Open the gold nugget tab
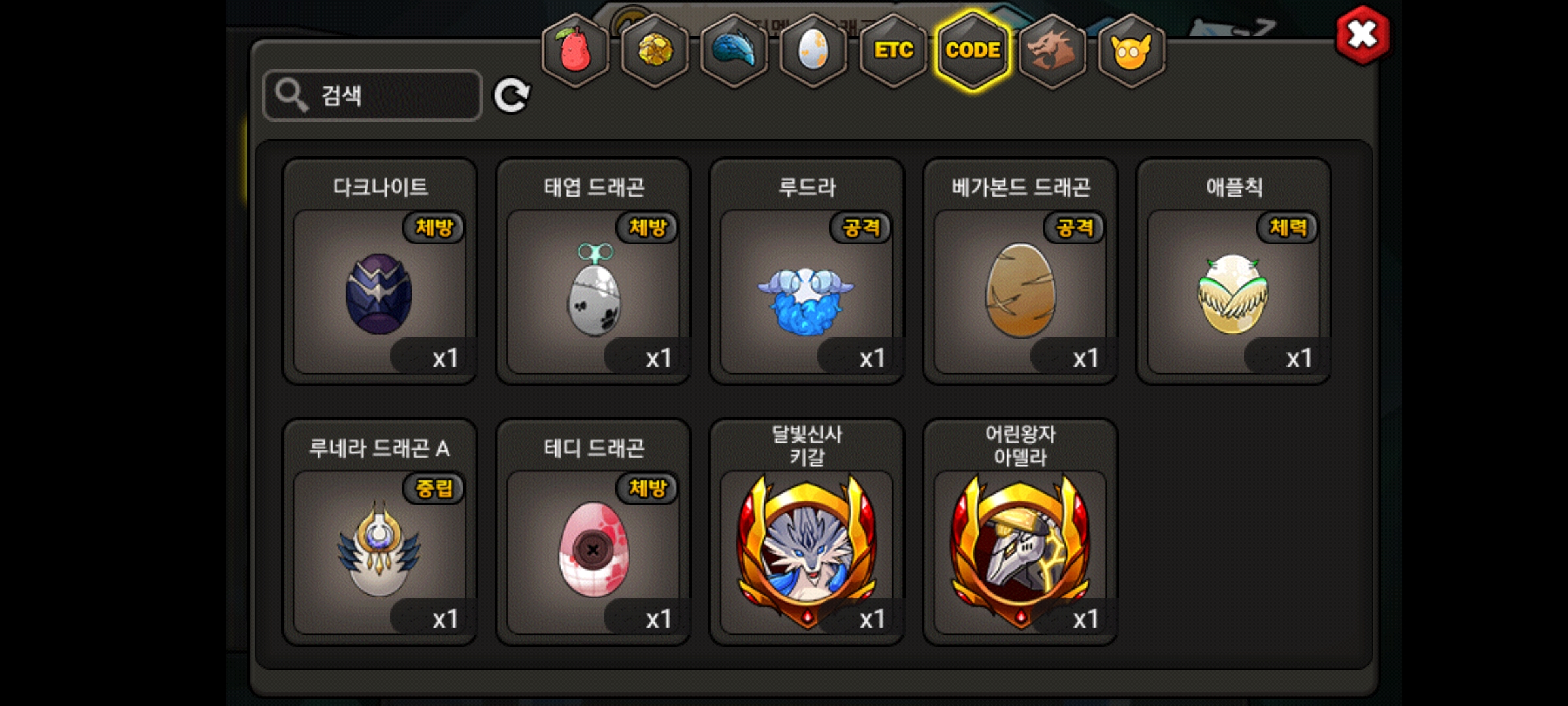Screen dimensions: 1568x706 pos(655,50)
